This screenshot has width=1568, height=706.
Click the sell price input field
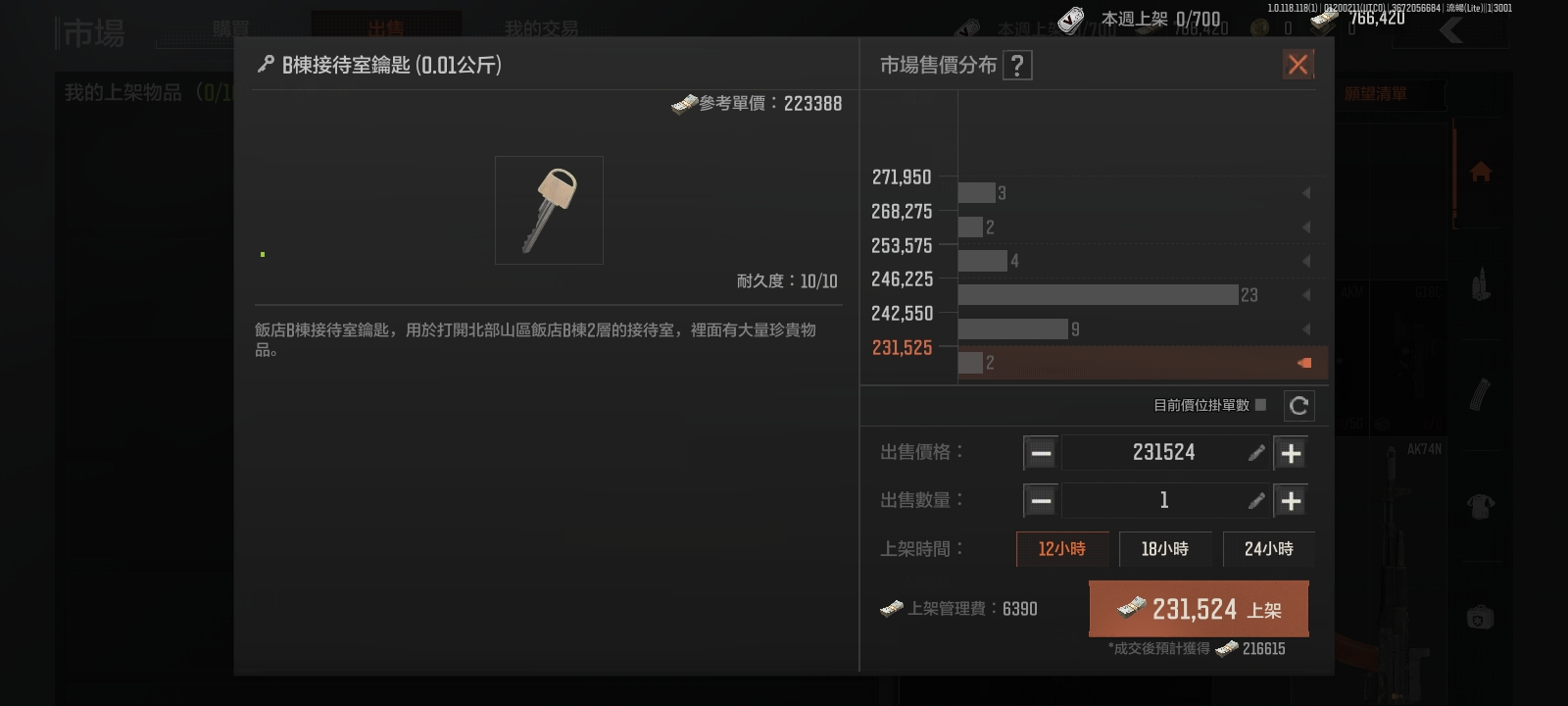pos(1166,452)
